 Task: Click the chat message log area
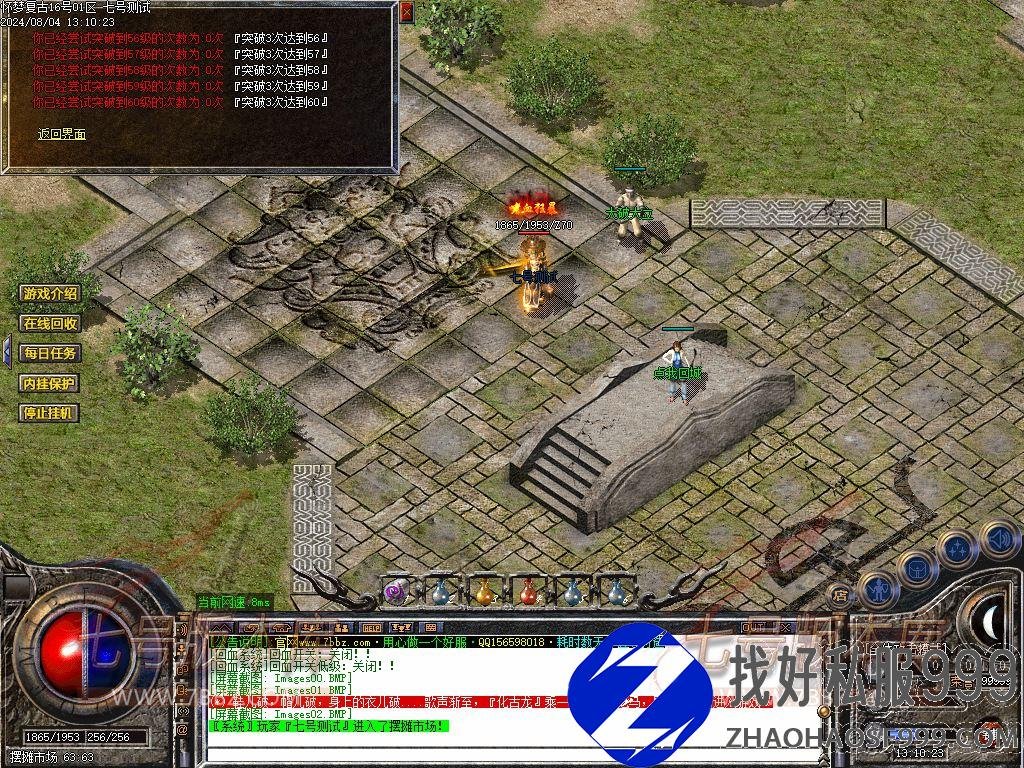click(x=400, y=690)
